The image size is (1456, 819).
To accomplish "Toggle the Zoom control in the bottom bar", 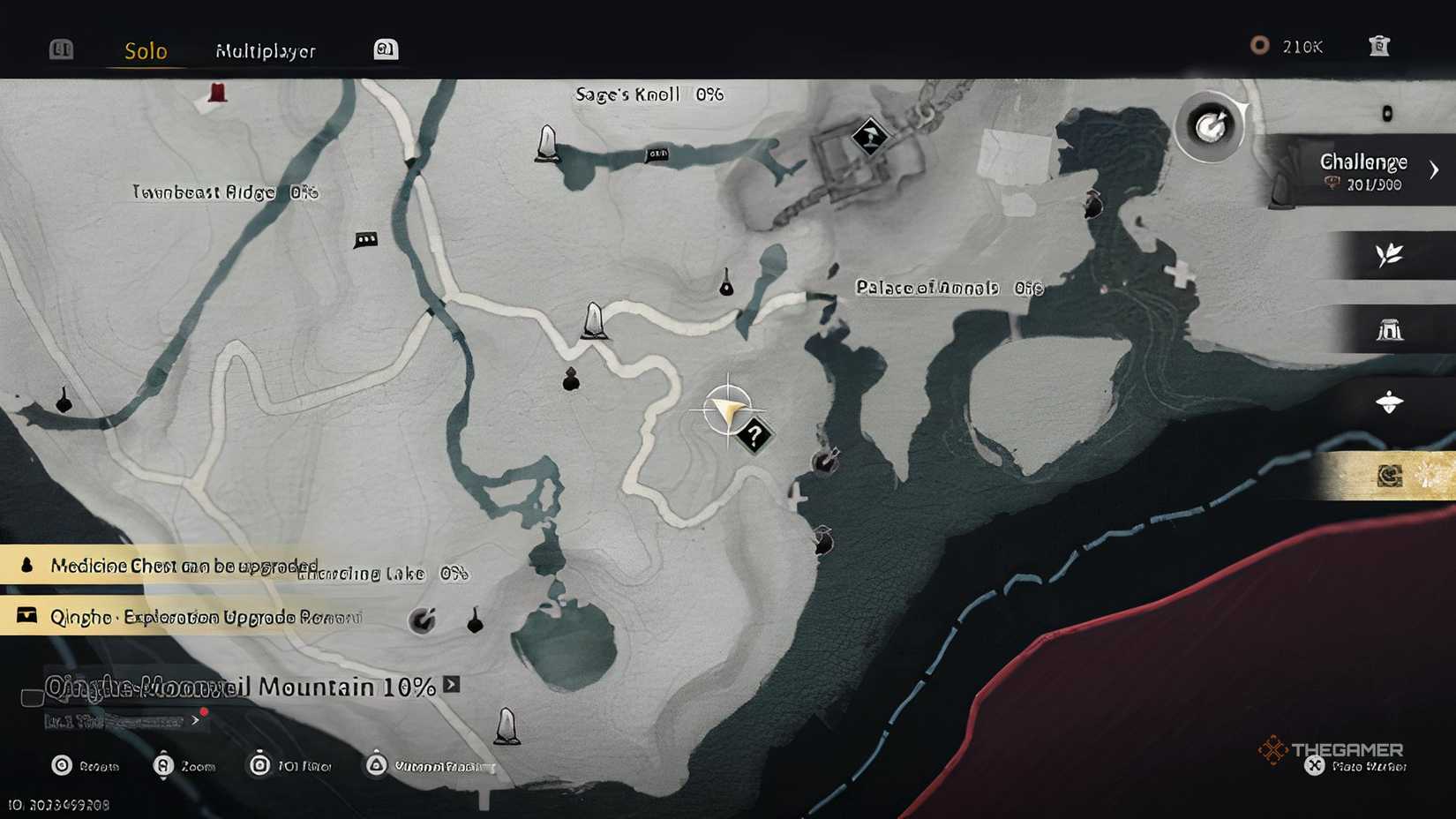I will click(x=163, y=764).
